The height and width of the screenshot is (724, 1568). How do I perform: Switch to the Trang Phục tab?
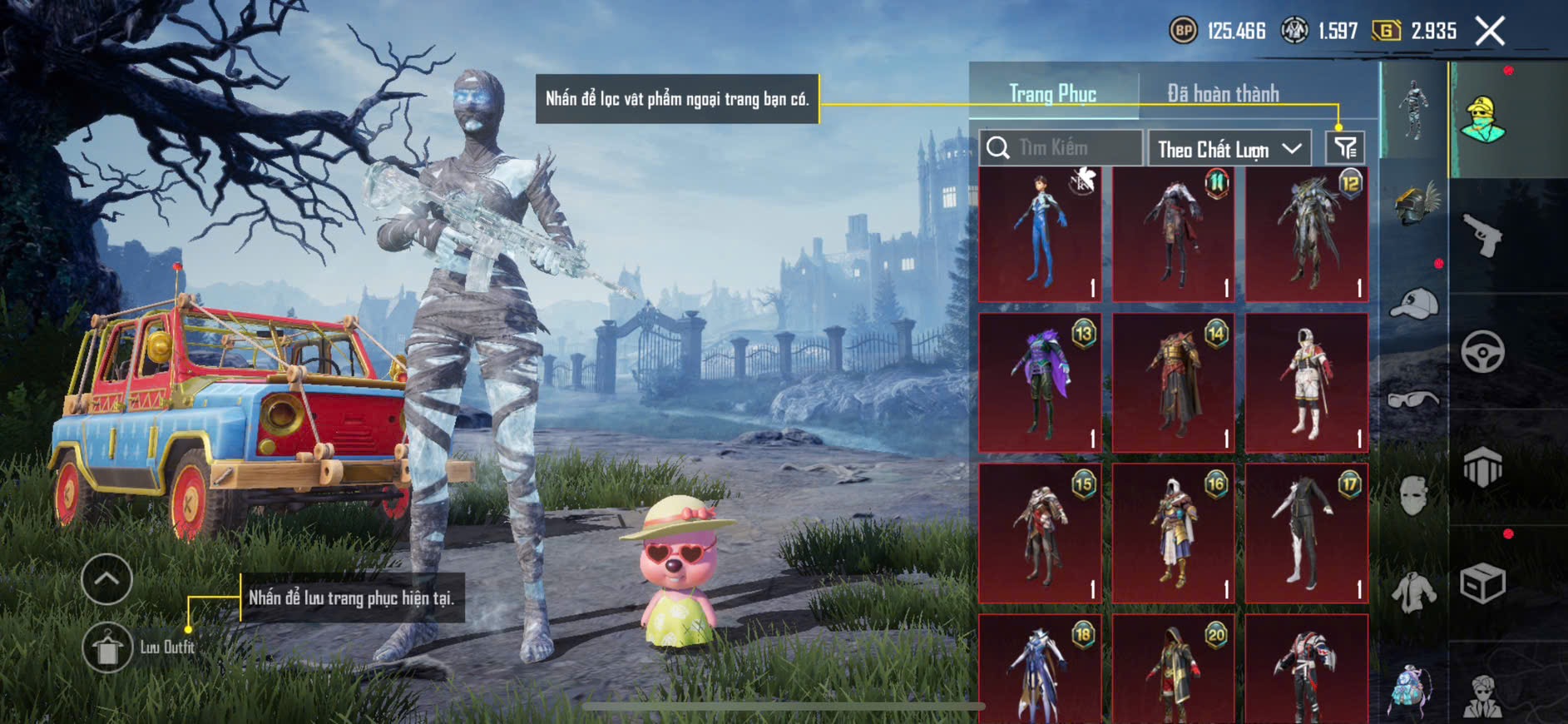1052,94
